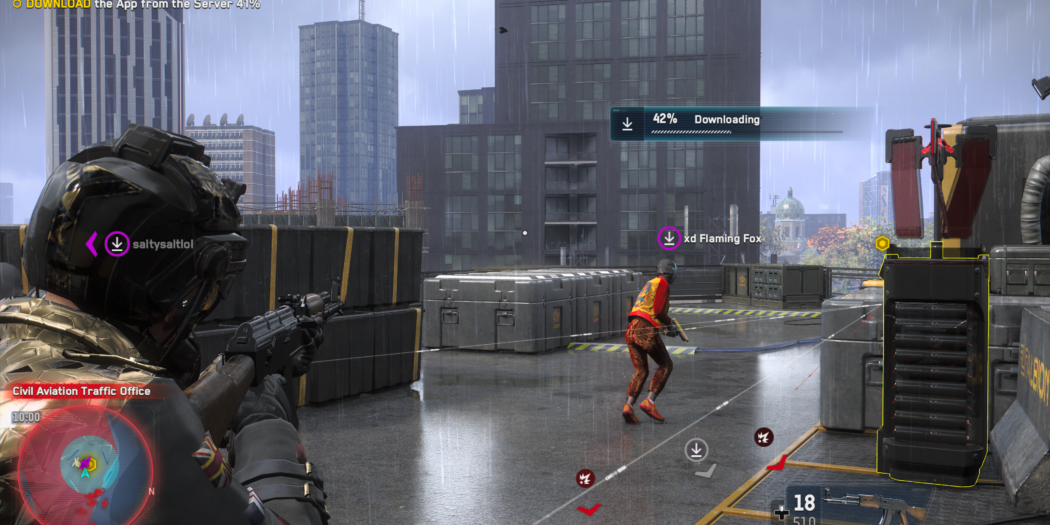Click the white download waypoint marker
The image size is (1050, 525).
(696, 450)
